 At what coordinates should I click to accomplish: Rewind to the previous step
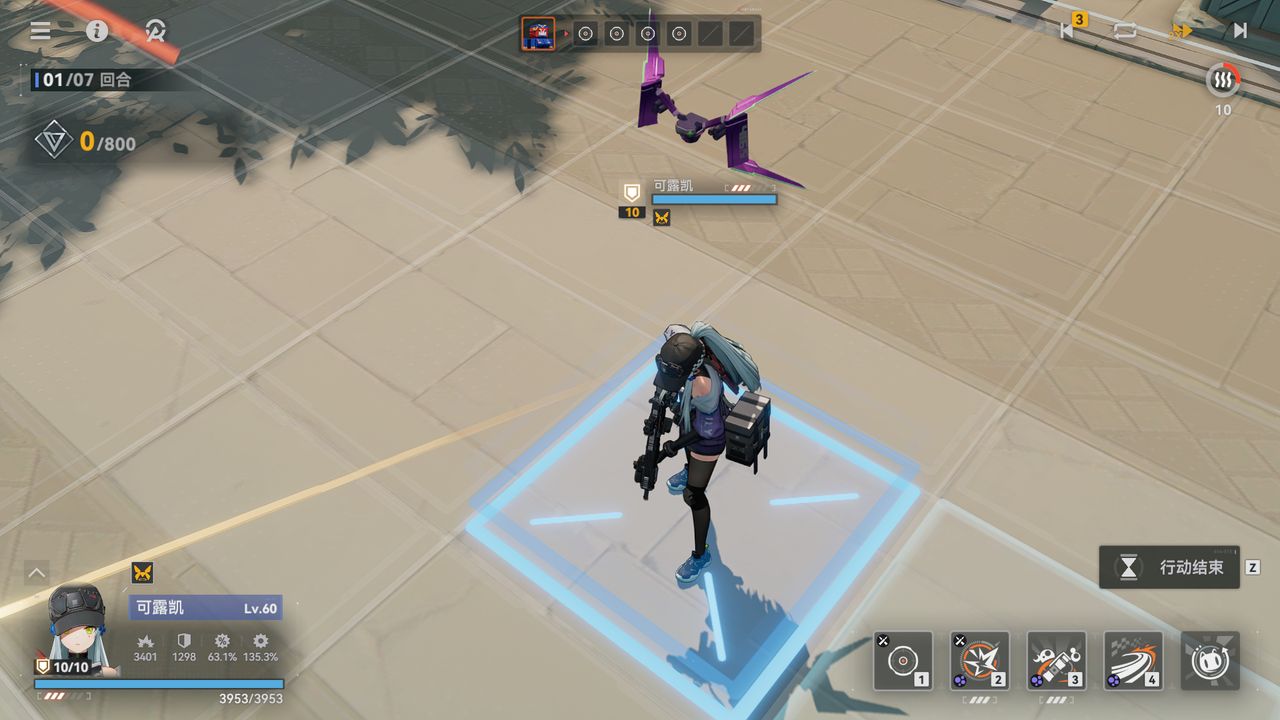pyautogui.click(x=1067, y=30)
